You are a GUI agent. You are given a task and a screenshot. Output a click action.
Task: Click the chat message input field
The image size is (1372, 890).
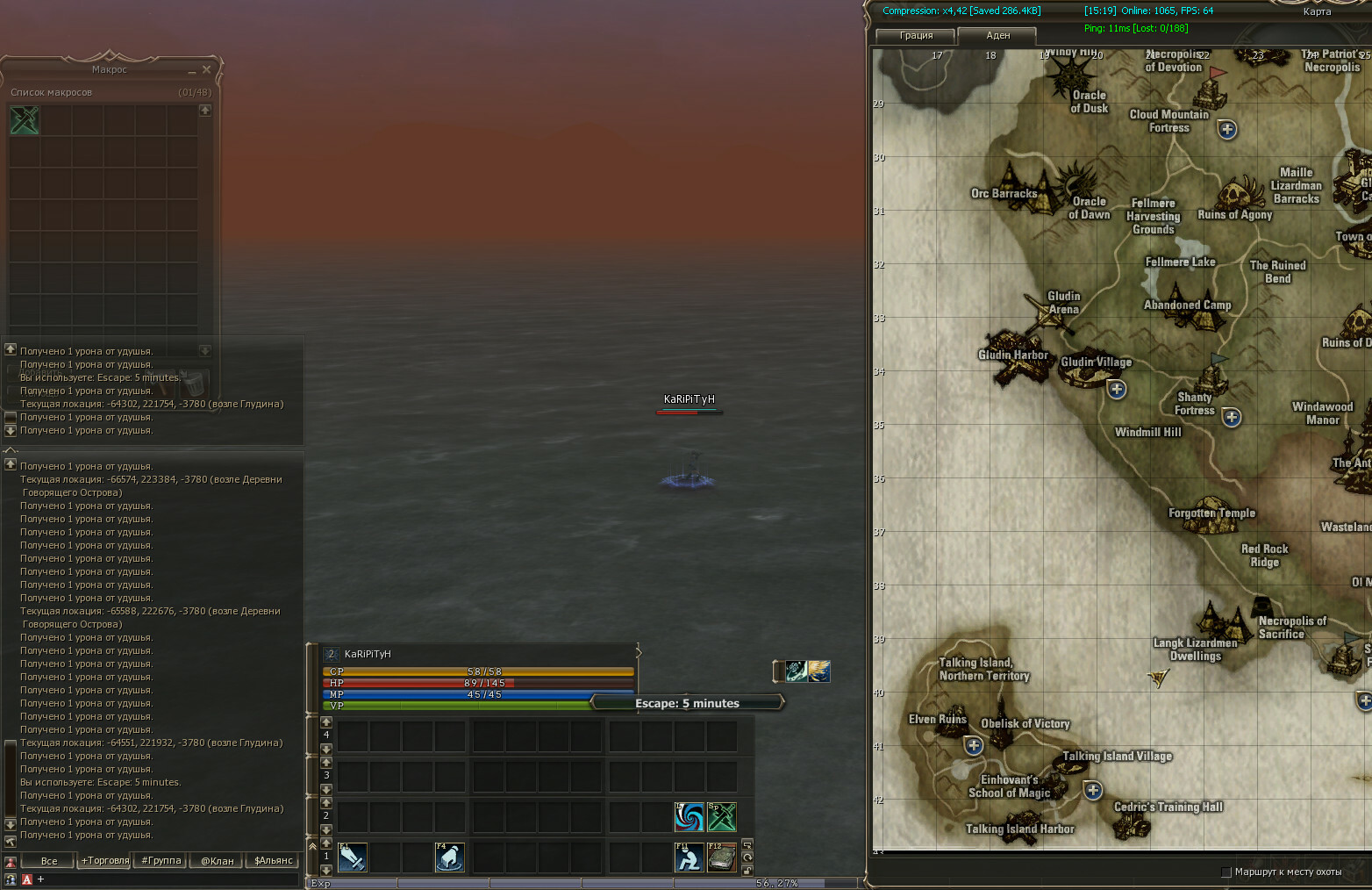click(167, 879)
